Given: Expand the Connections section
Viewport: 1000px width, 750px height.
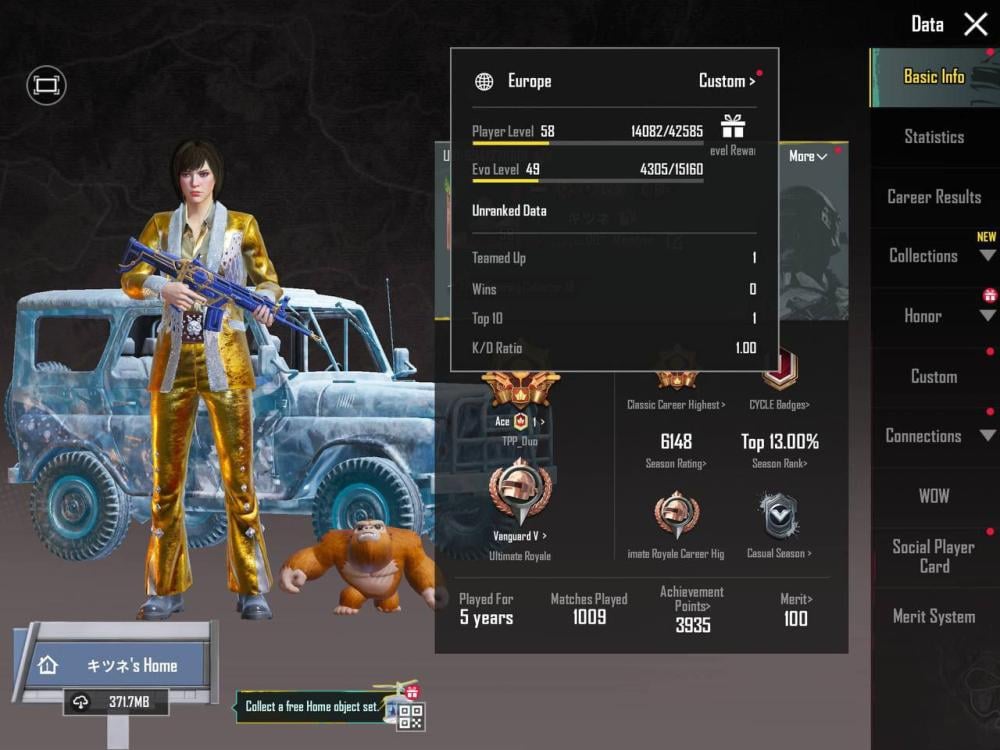Looking at the screenshot, I should 934,436.
